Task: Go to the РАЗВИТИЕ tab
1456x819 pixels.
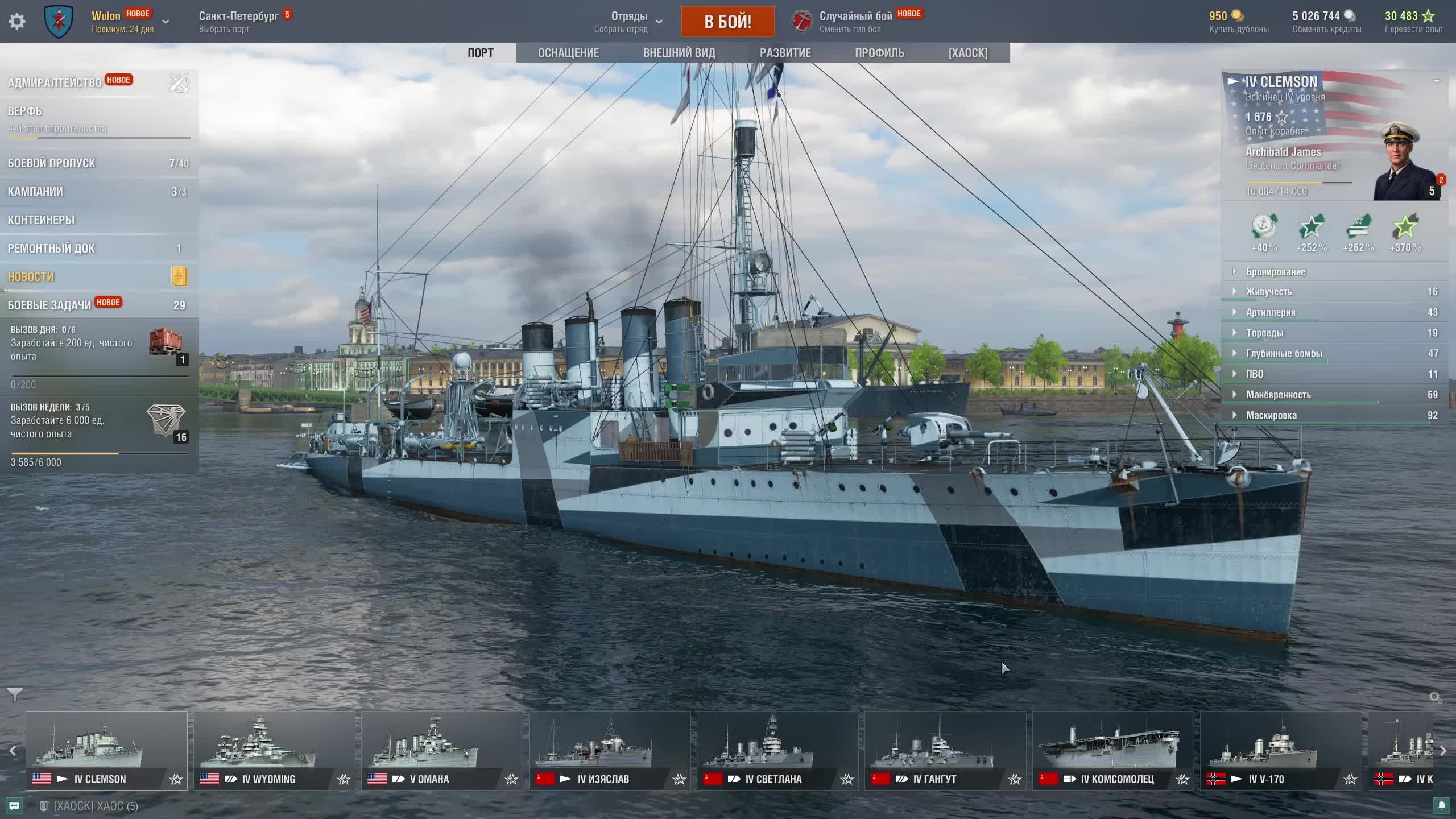Action: 785,53
